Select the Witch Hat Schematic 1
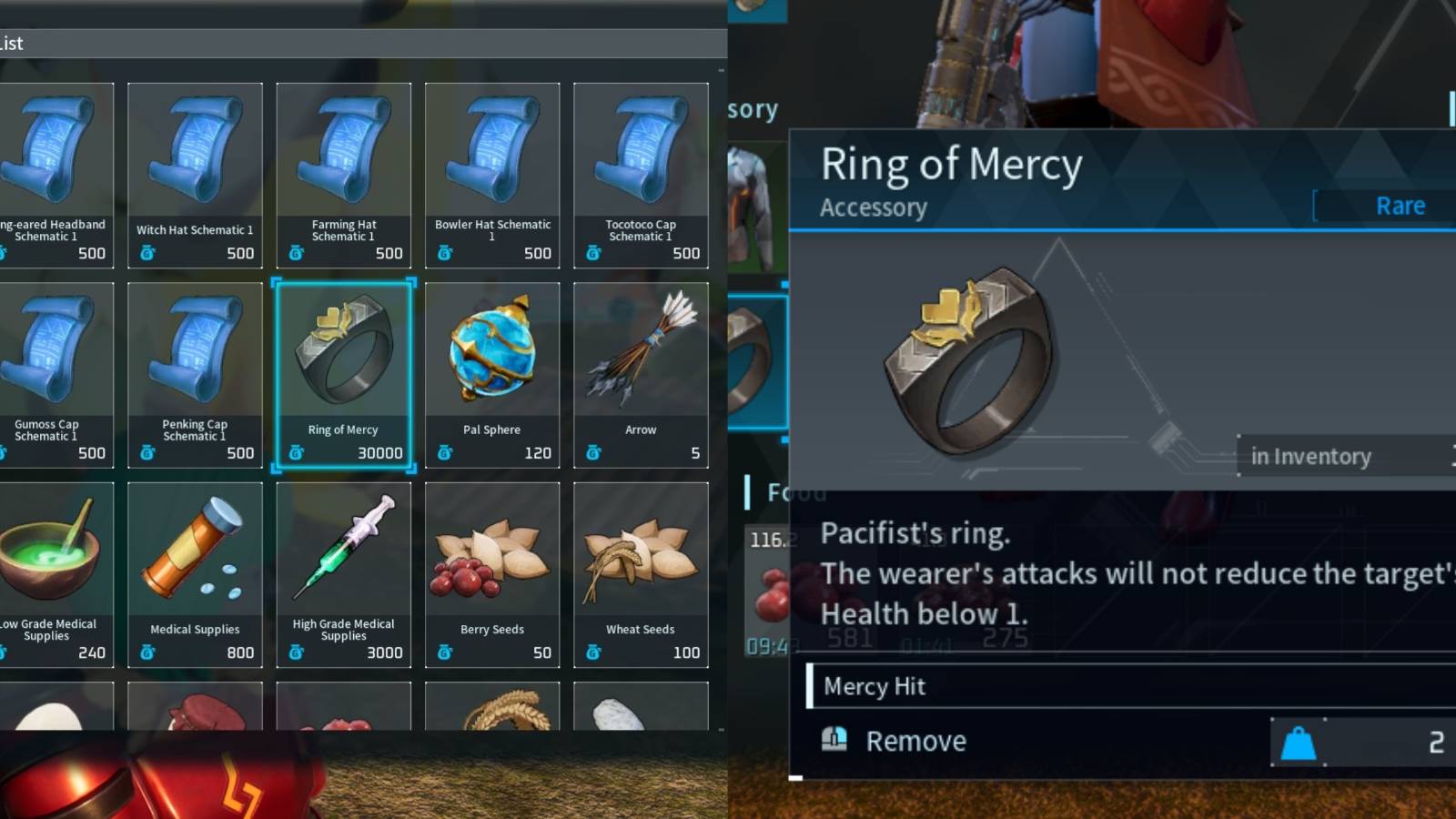 [195, 175]
